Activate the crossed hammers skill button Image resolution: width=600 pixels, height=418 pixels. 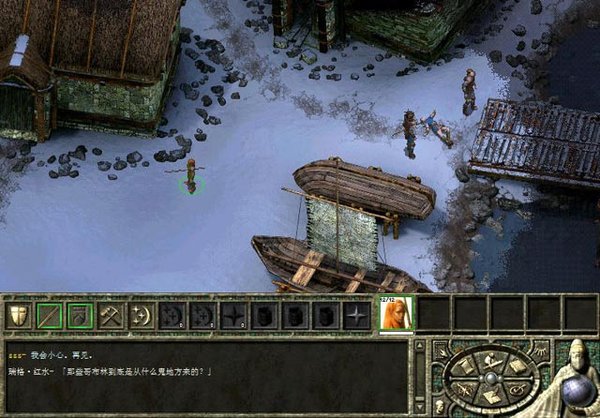[x=111, y=315]
